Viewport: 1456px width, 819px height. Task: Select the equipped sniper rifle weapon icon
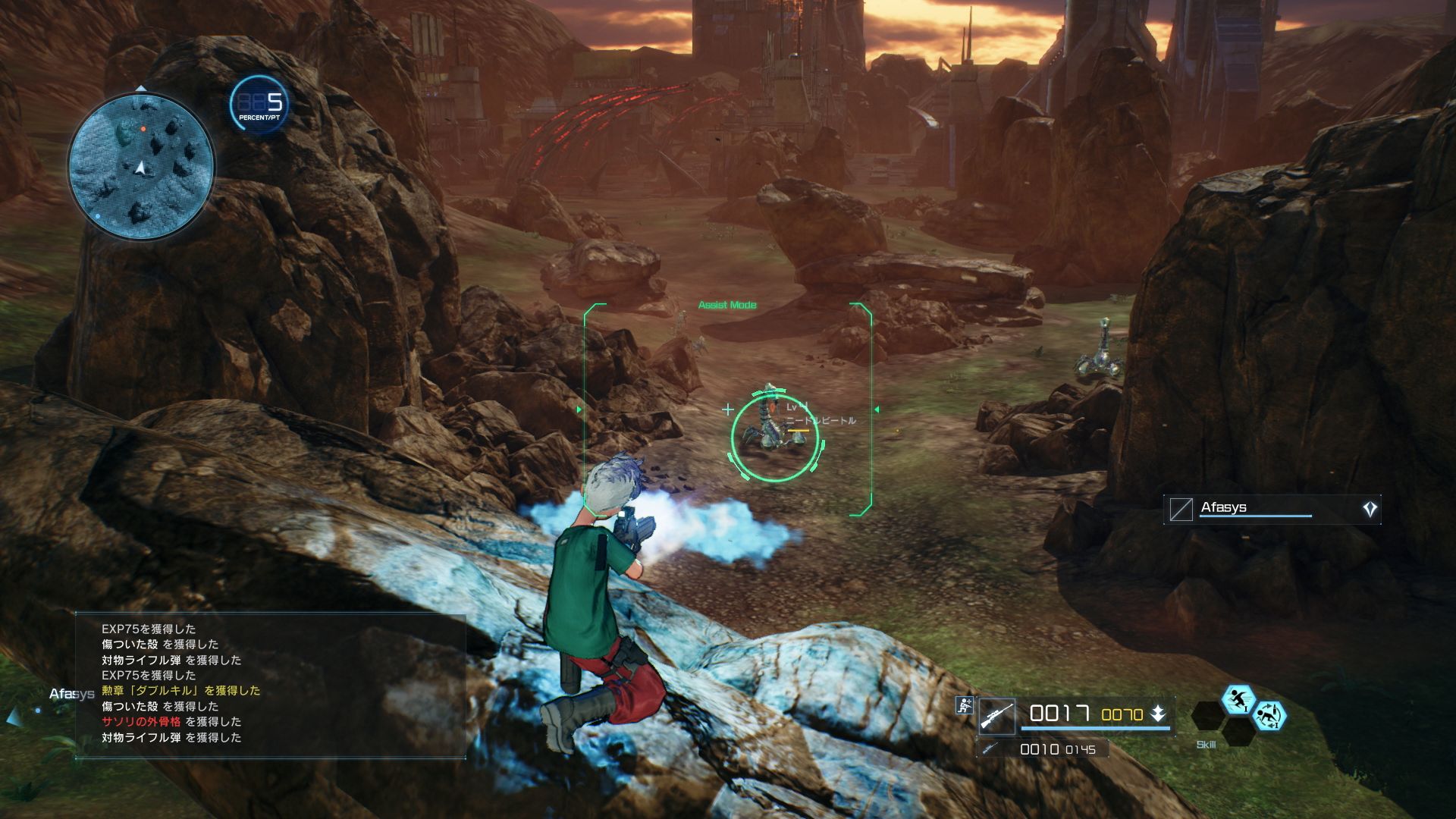pyautogui.click(x=996, y=715)
